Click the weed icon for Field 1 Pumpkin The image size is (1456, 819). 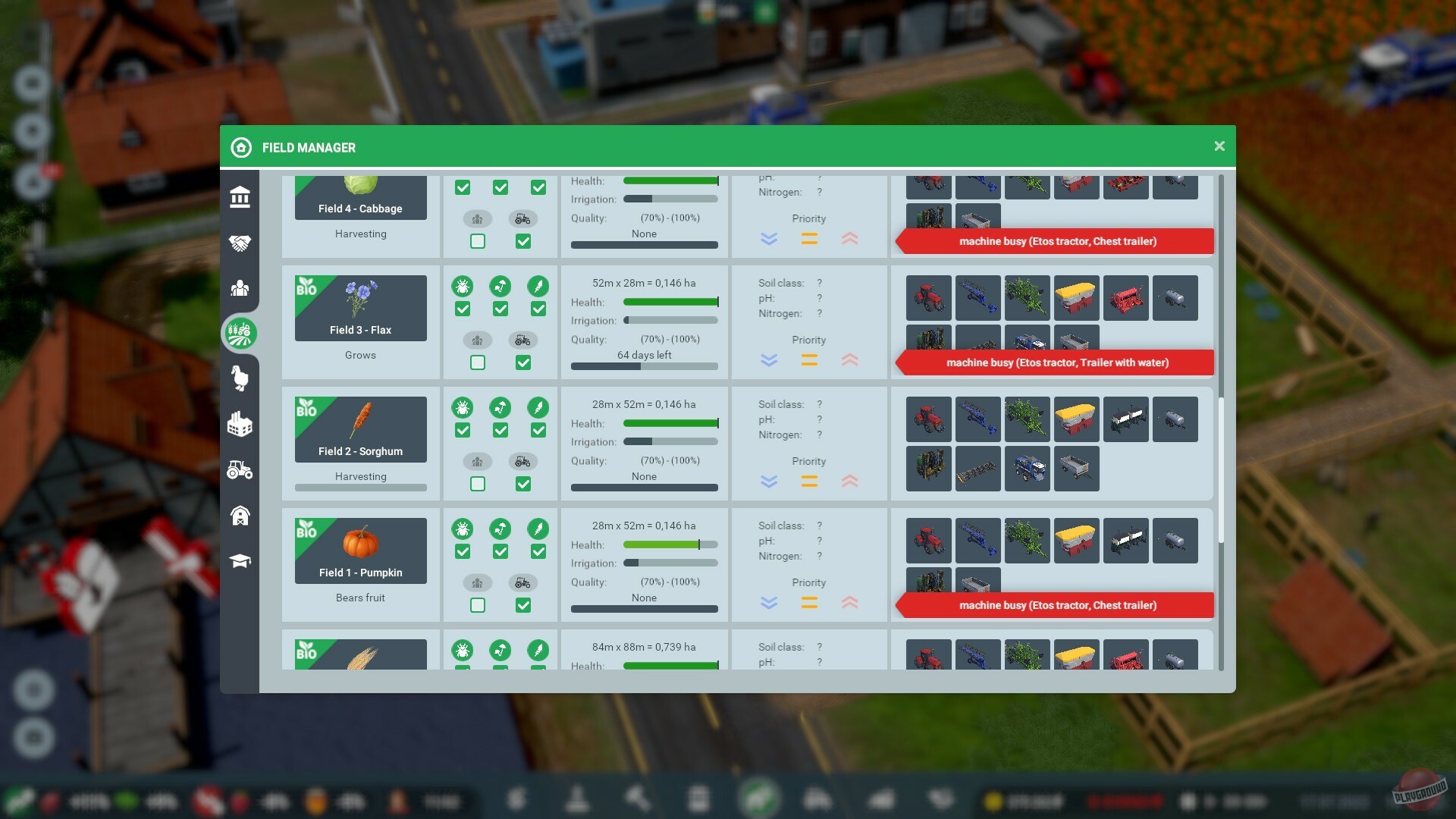coord(538,529)
